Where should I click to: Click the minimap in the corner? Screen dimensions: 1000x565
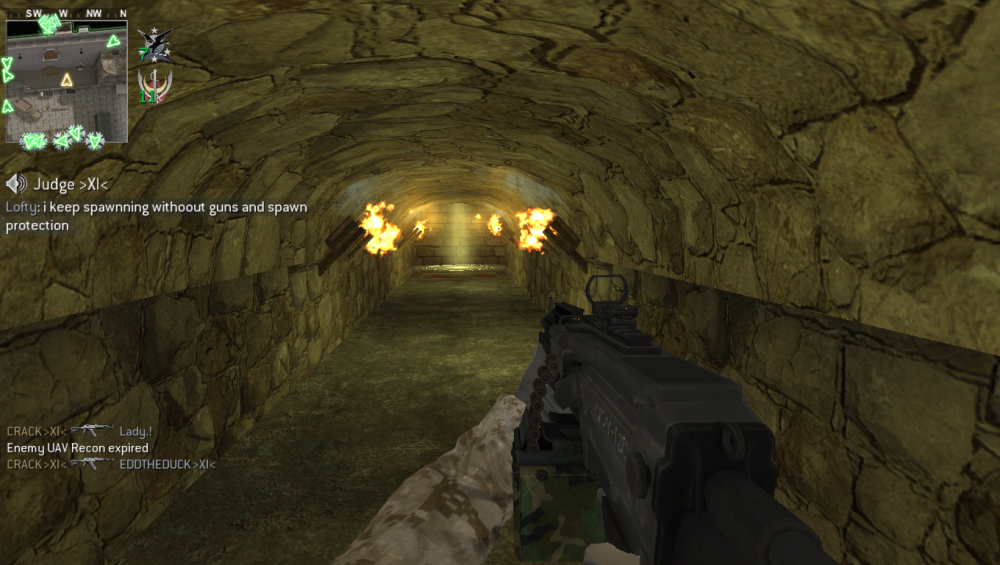[x=67, y=82]
